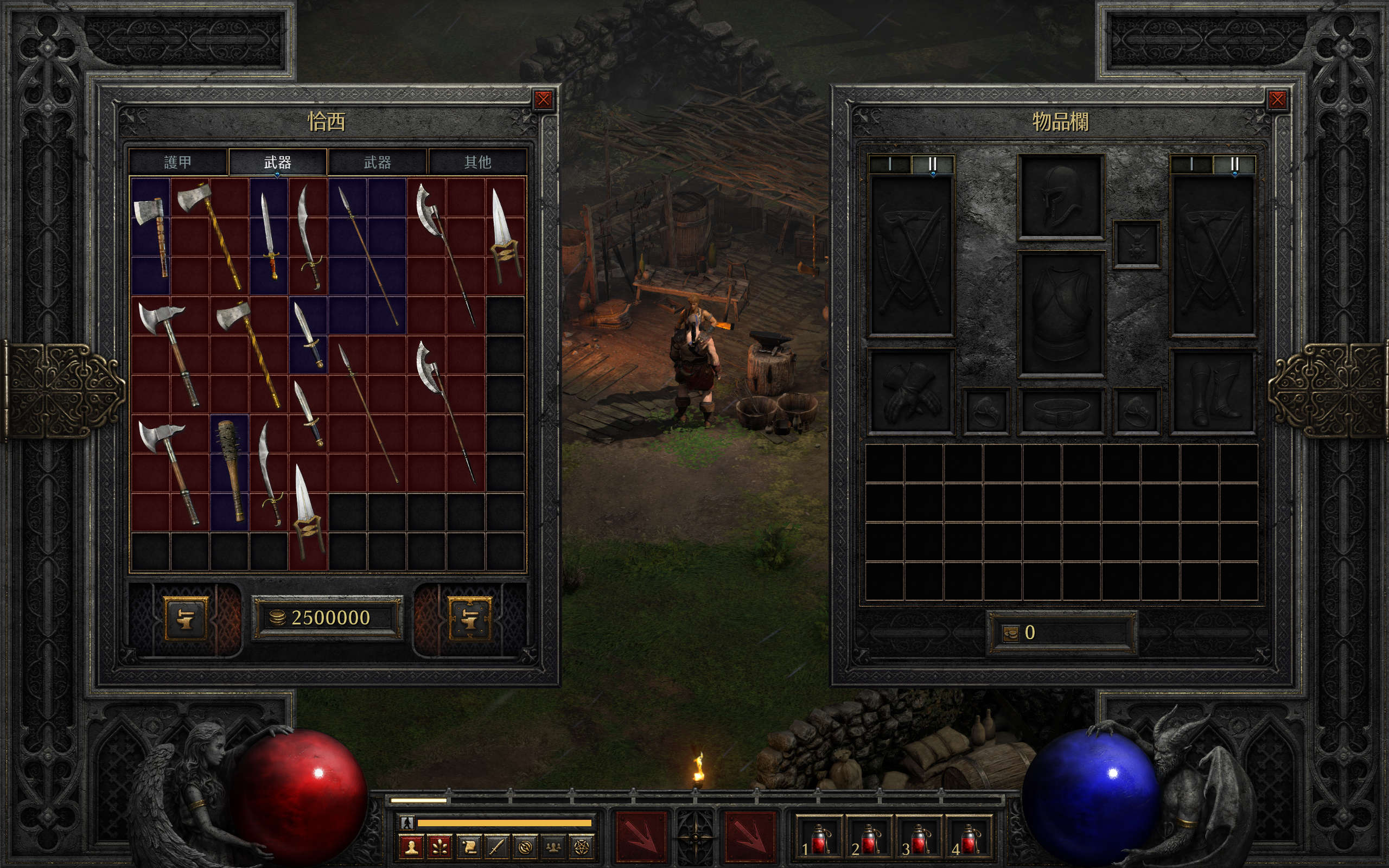This screenshot has height=868, width=1389.
Task: Pick the wrapped-handle hand axe on blue background
Action: (x=151, y=234)
